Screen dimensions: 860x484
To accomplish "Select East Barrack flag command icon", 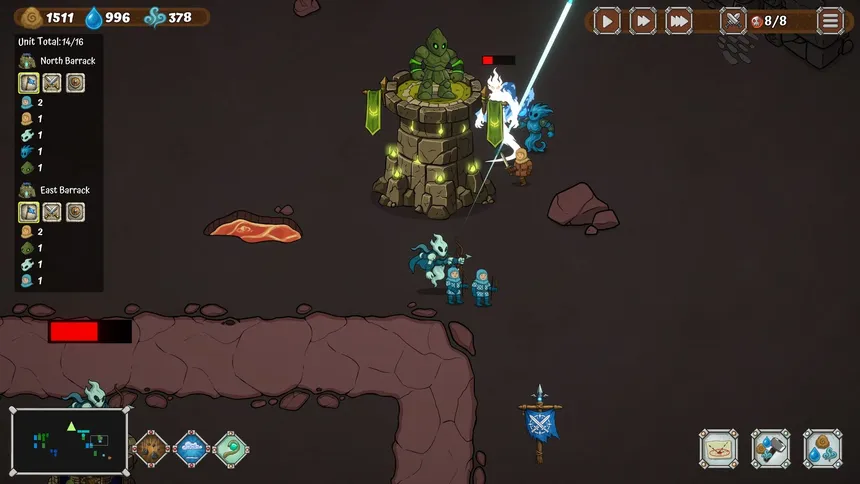I will [28, 212].
